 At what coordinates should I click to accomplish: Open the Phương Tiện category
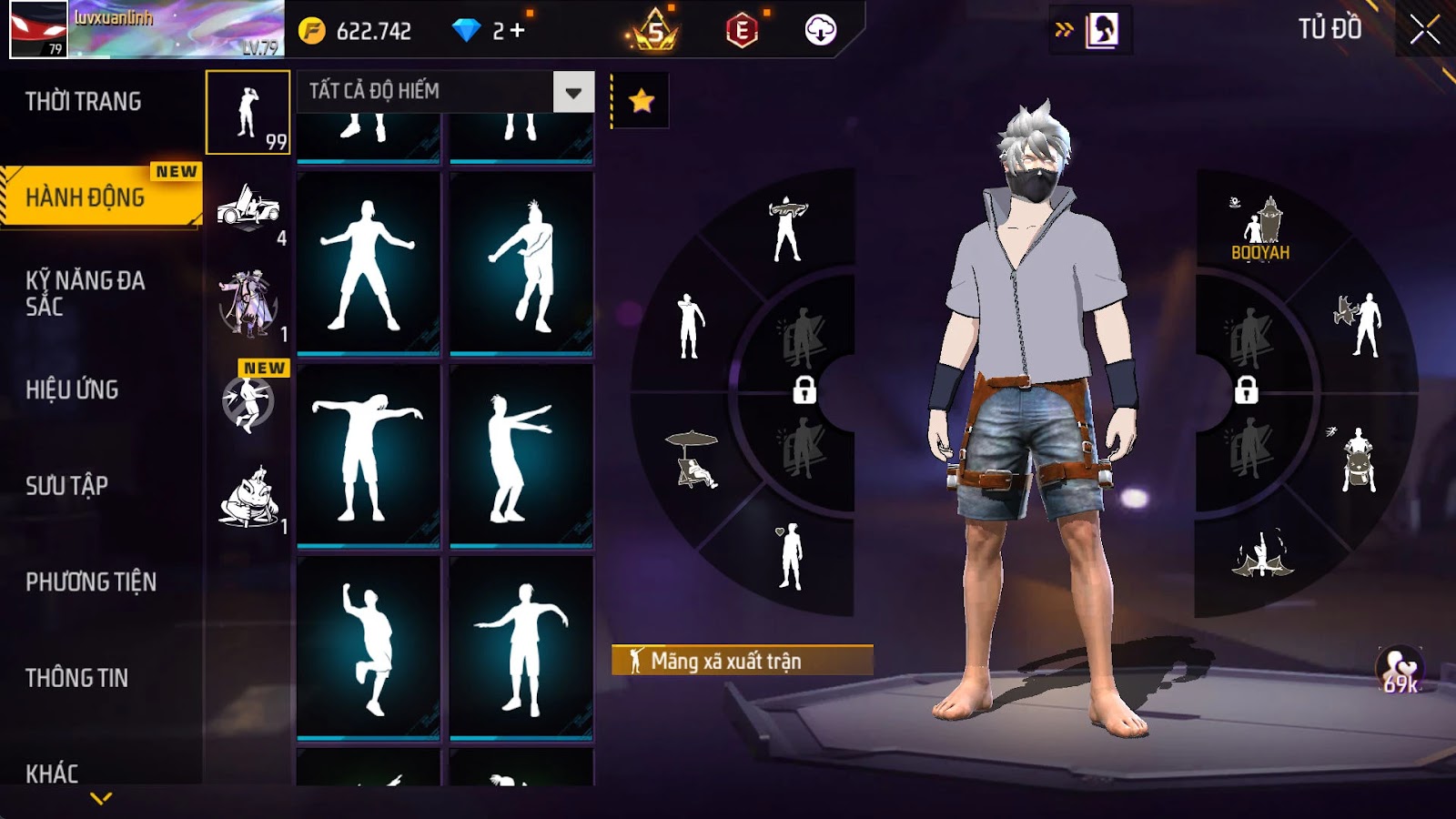(91, 582)
